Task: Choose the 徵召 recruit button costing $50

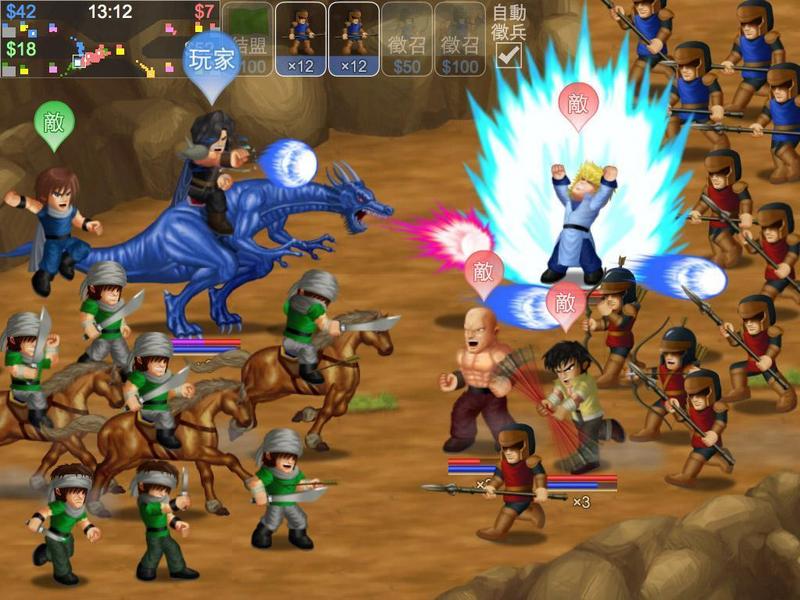Action: tap(407, 40)
